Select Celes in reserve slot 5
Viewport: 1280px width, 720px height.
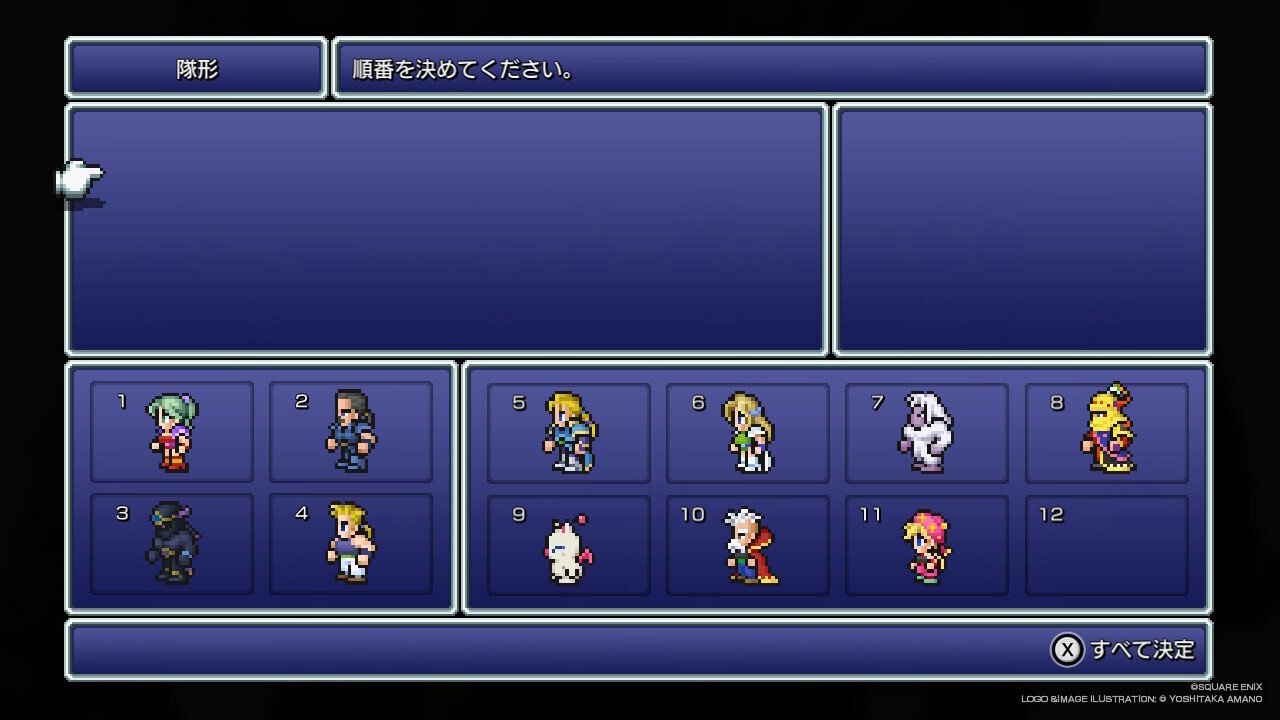[x=566, y=430]
